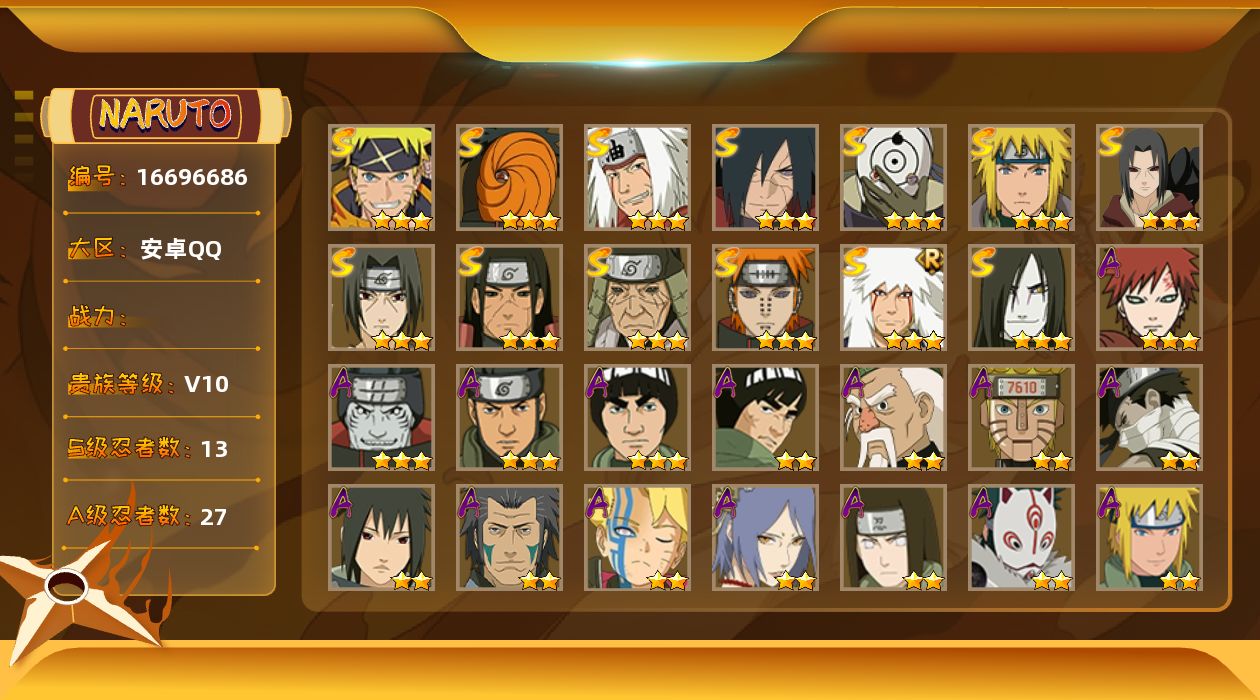
Task: Choose the purple-haired Konan card
Action: point(765,537)
